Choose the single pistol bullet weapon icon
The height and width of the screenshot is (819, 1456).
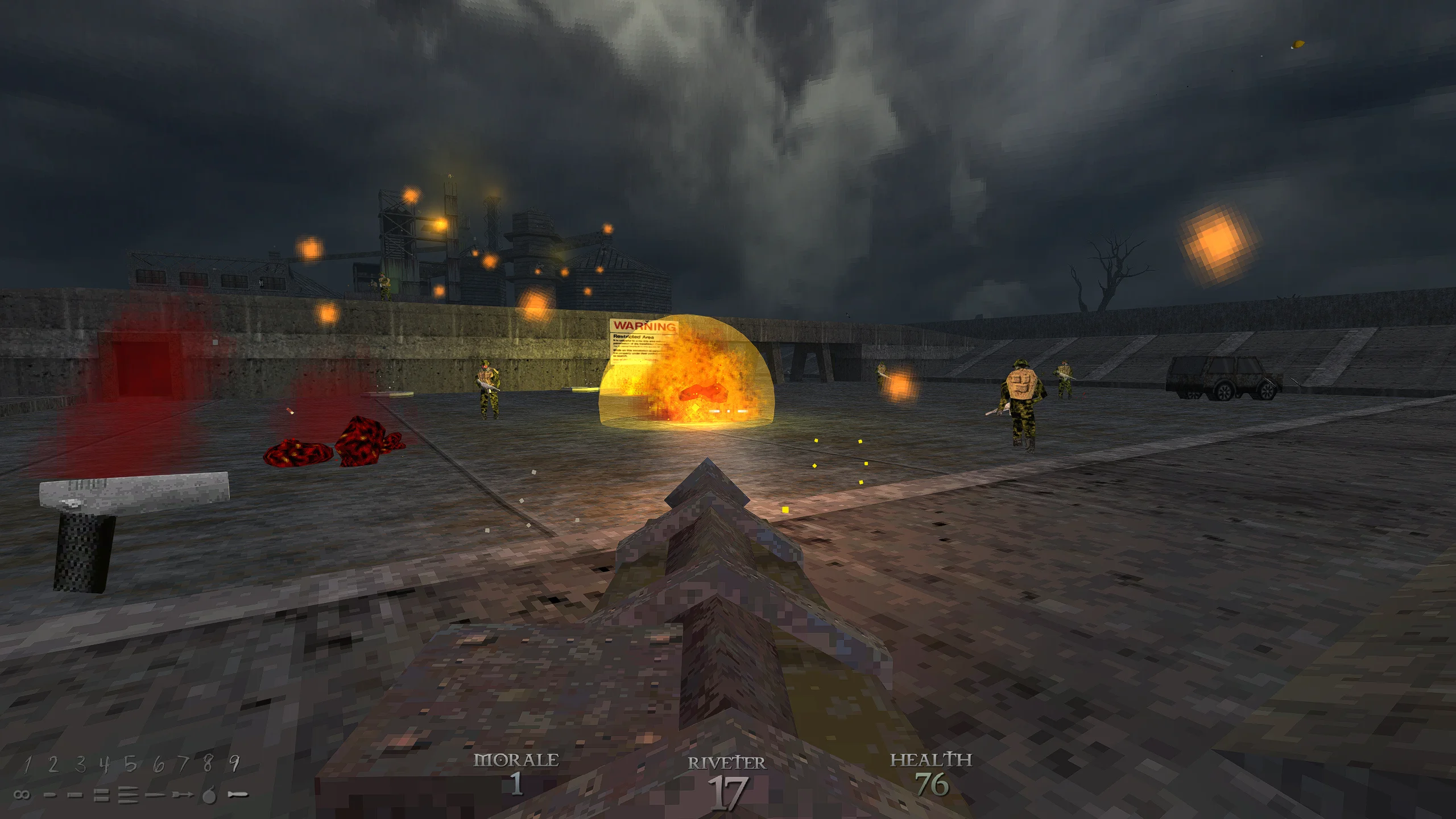[50, 795]
